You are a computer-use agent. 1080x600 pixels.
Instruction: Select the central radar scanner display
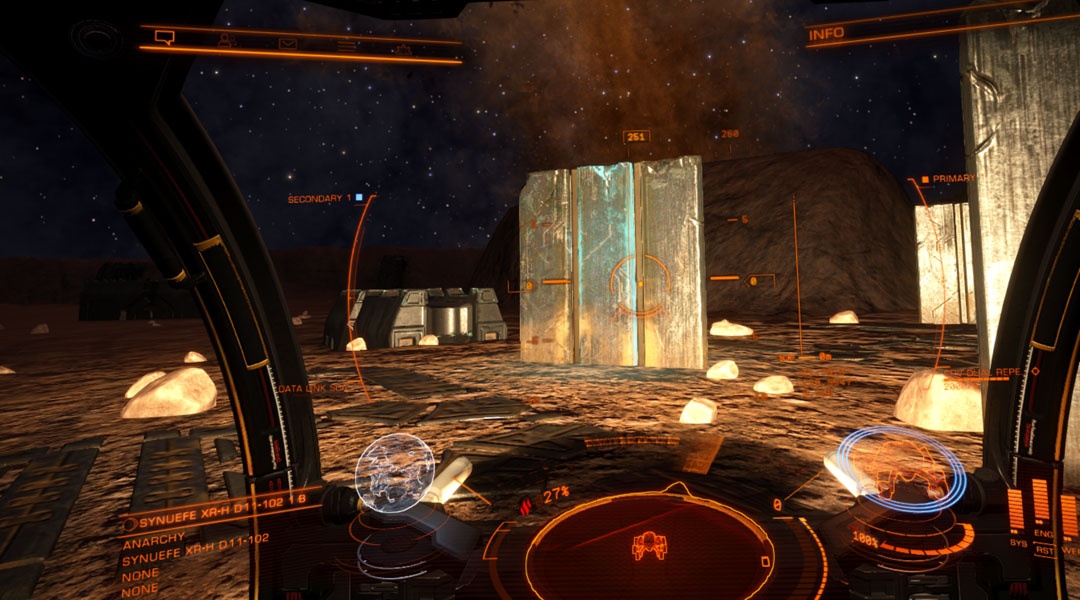pyautogui.click(x=649, y=545)
